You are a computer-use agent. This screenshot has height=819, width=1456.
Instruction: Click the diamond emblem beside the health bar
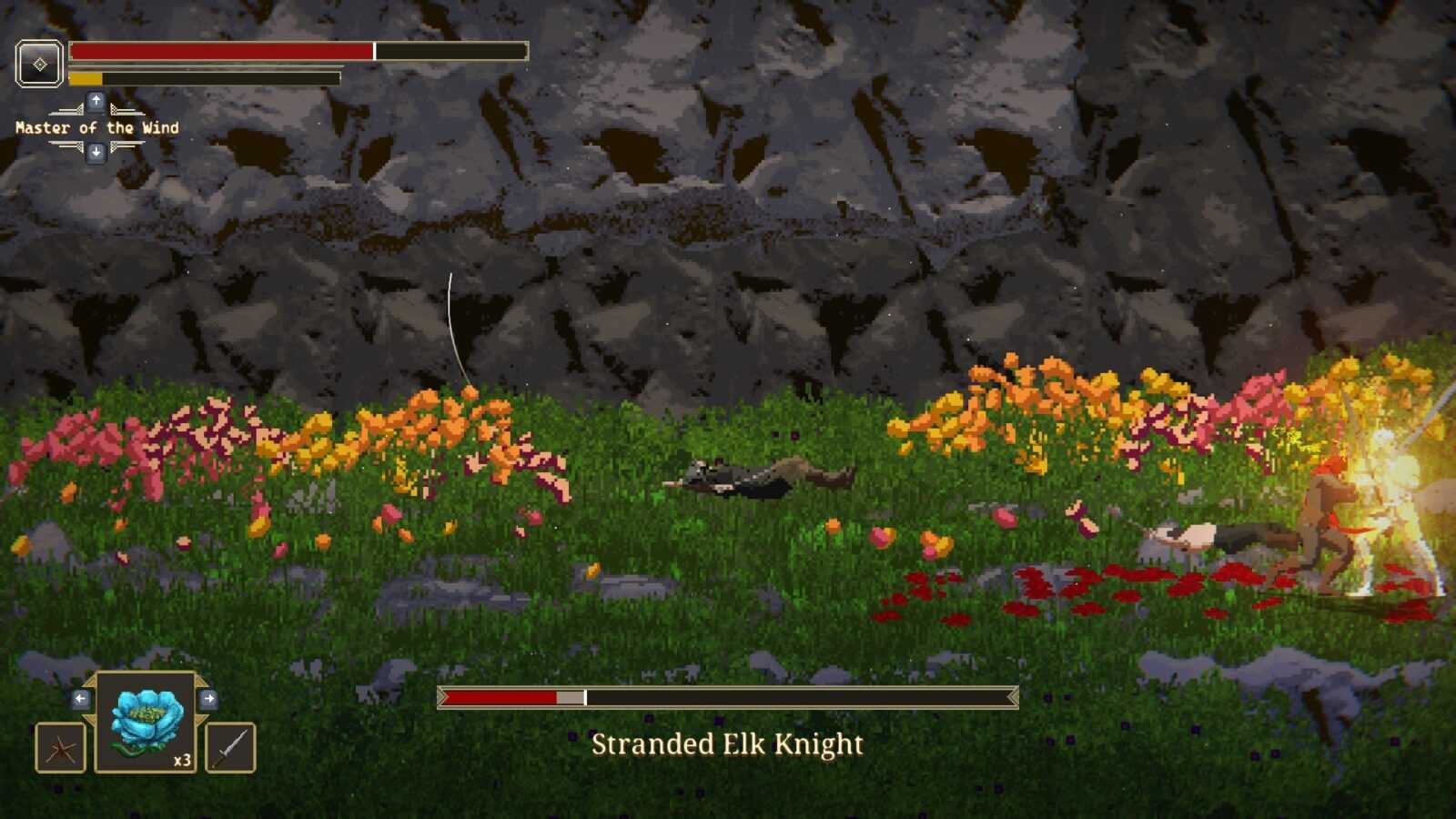[x=39, y=64]
